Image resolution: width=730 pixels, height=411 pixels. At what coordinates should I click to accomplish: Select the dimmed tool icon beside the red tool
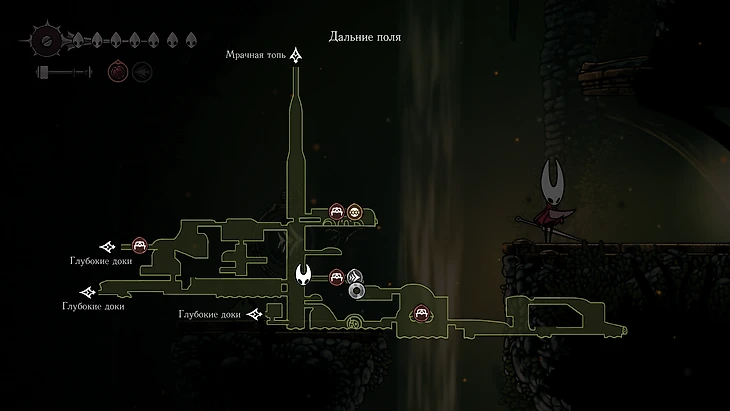(142, 72)
